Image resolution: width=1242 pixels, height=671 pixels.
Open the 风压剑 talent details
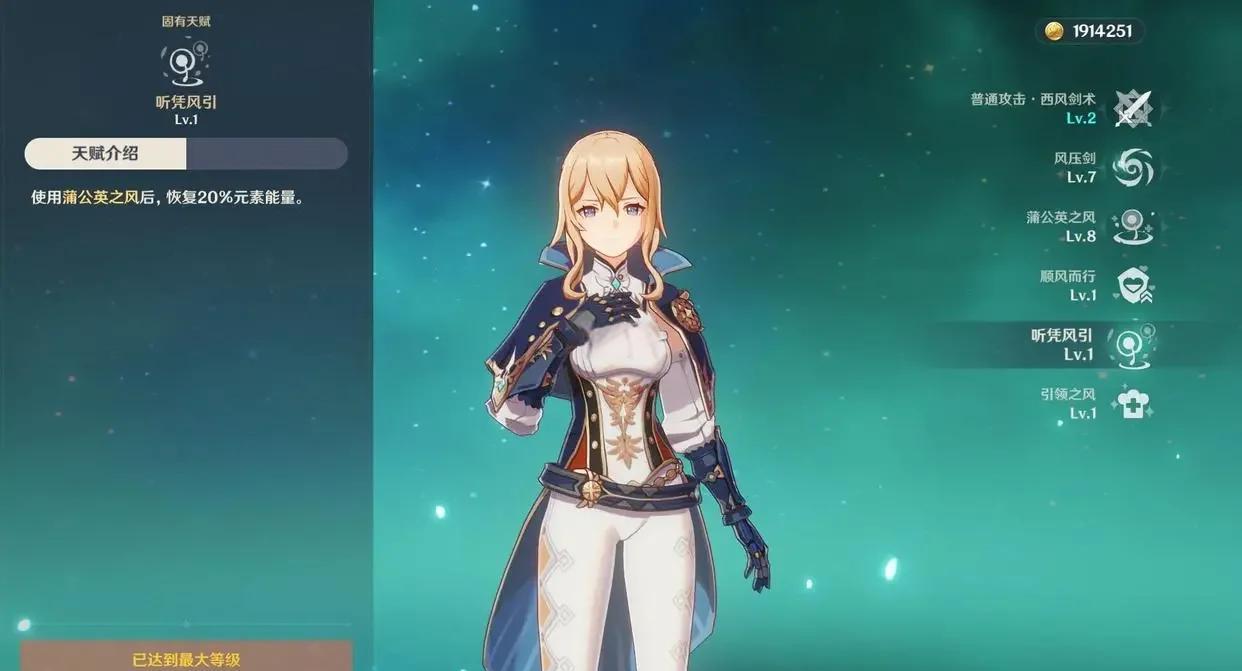(x=1132, y=167)
